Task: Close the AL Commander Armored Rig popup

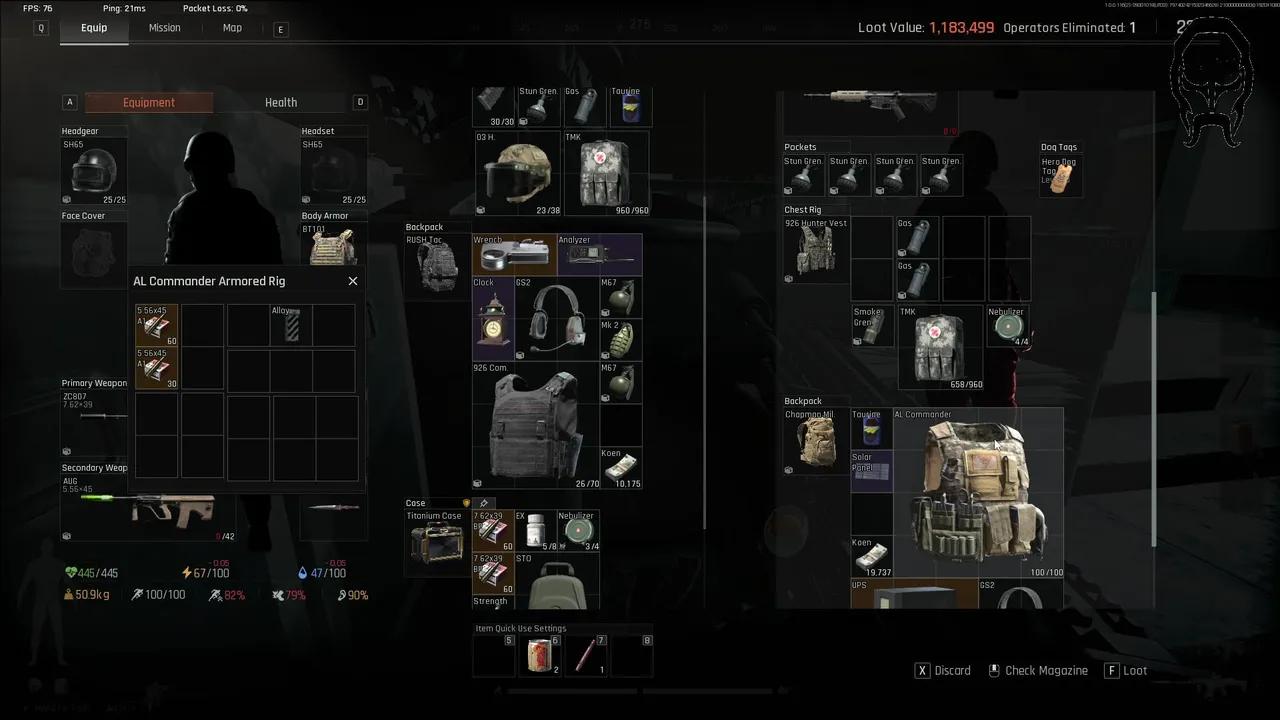Action: pos(353,281)
